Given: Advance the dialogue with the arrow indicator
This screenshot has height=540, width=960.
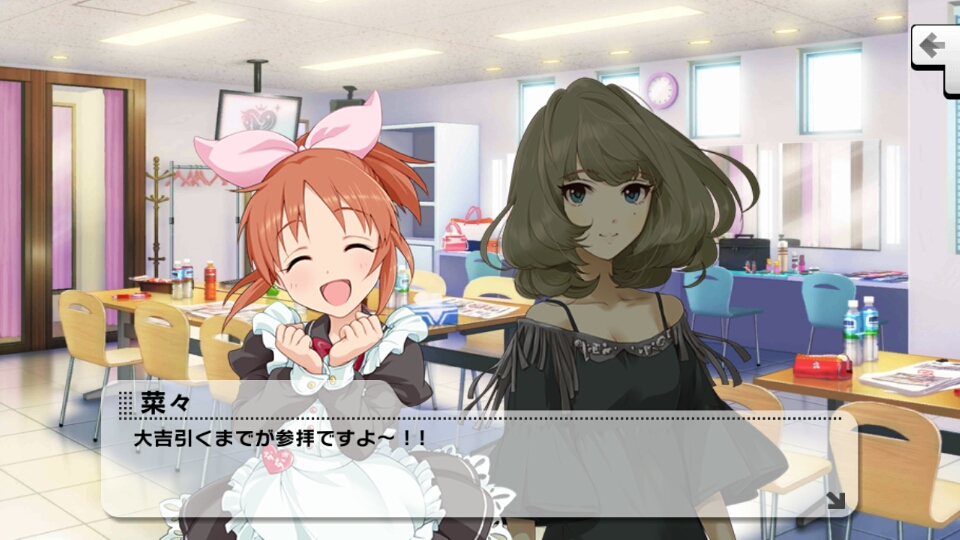Looking at the screenshot, I should coord(834,500).
